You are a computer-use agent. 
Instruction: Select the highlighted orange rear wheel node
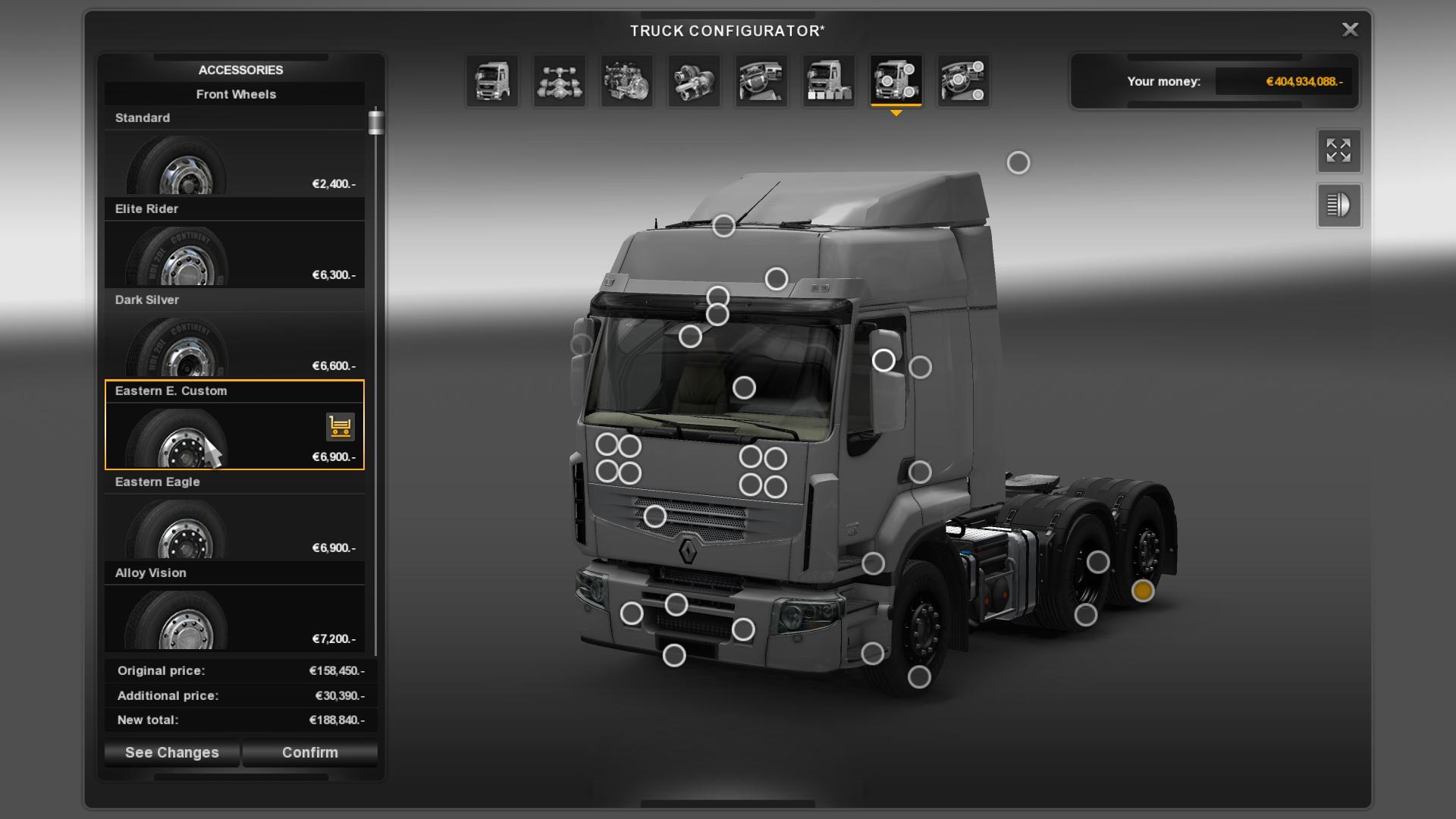point(1143,590)
